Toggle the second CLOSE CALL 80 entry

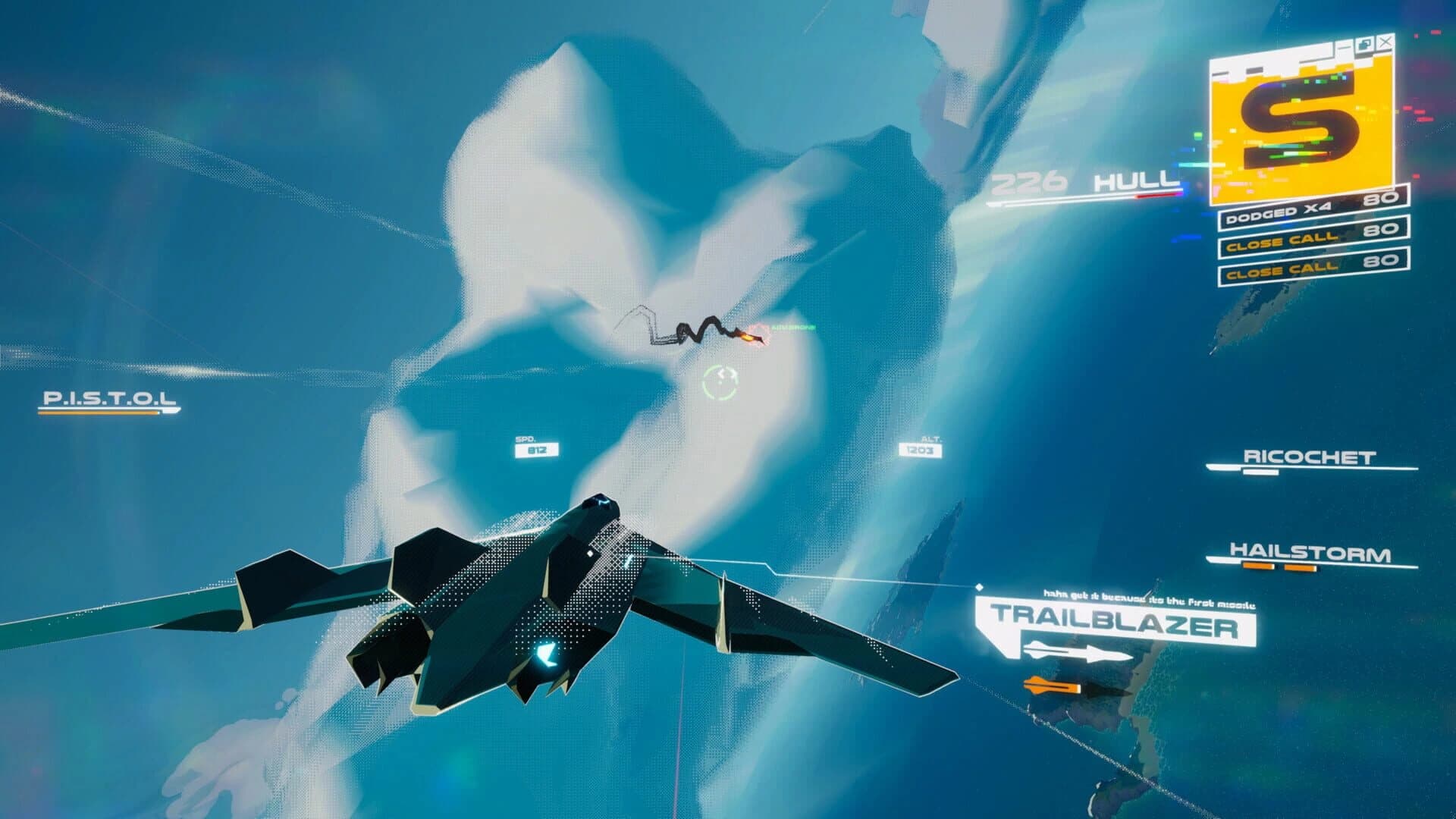(1312, 271)
